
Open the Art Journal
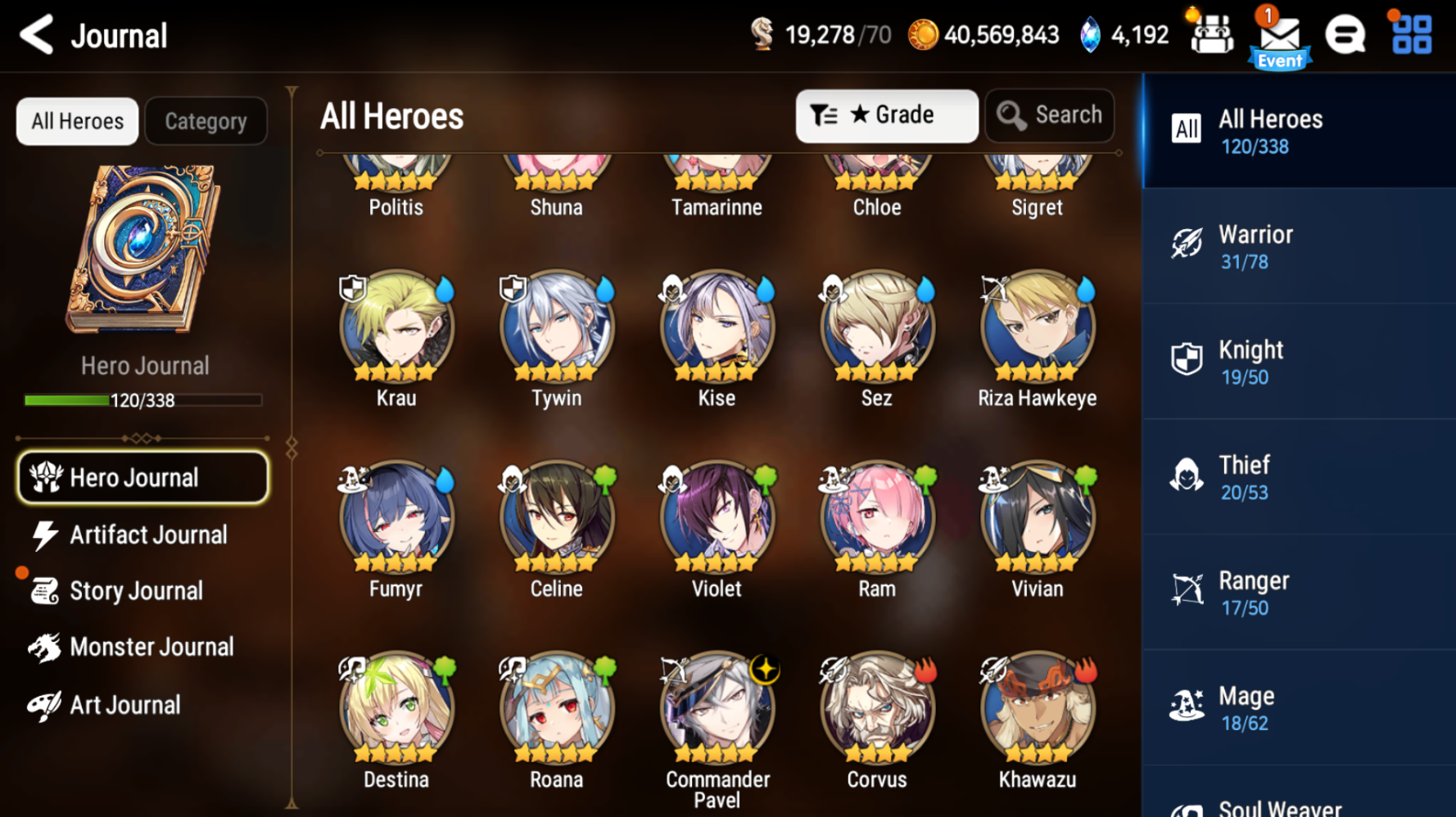point(124,704)
